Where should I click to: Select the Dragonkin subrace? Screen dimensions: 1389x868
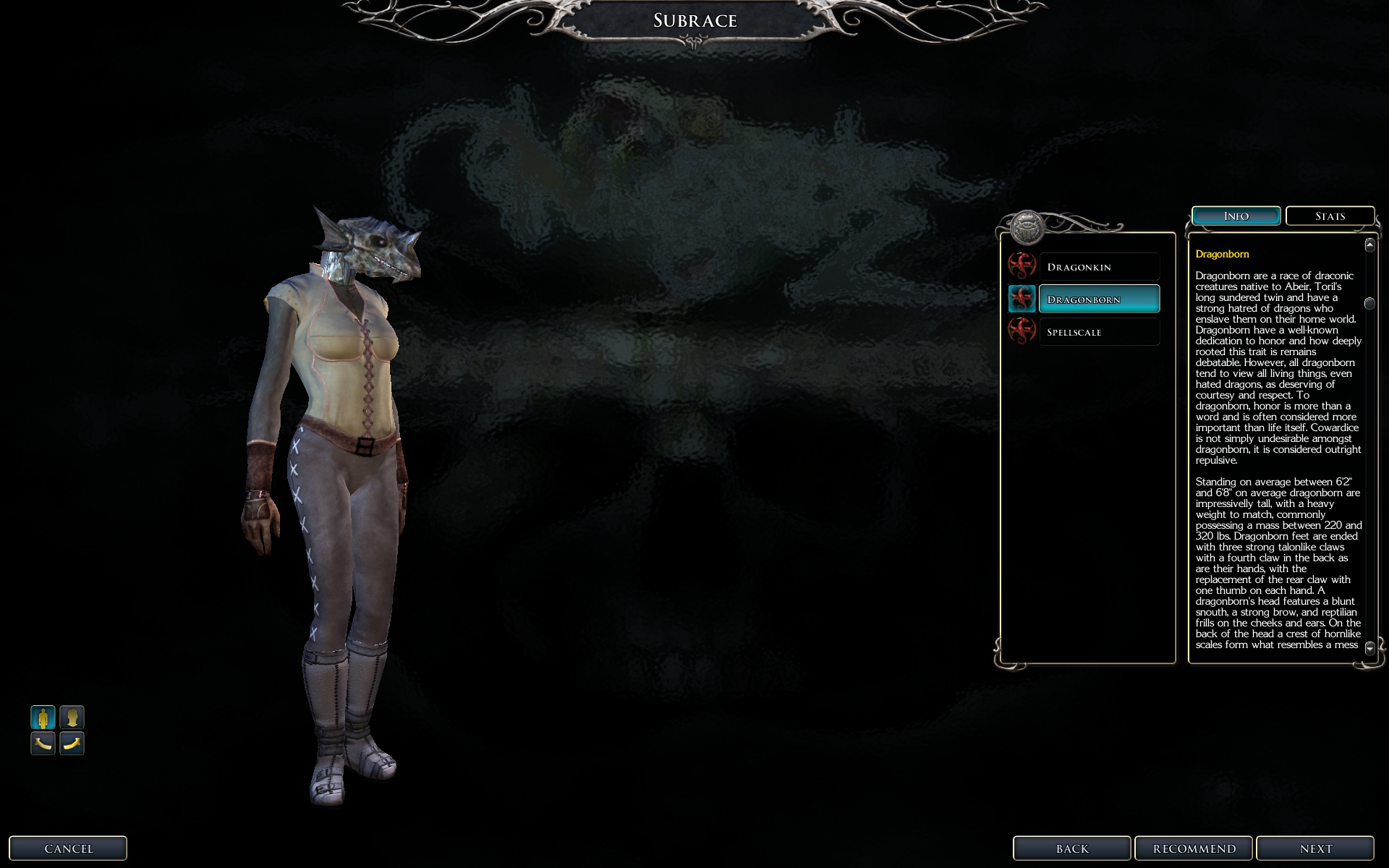coord(1098,267)
